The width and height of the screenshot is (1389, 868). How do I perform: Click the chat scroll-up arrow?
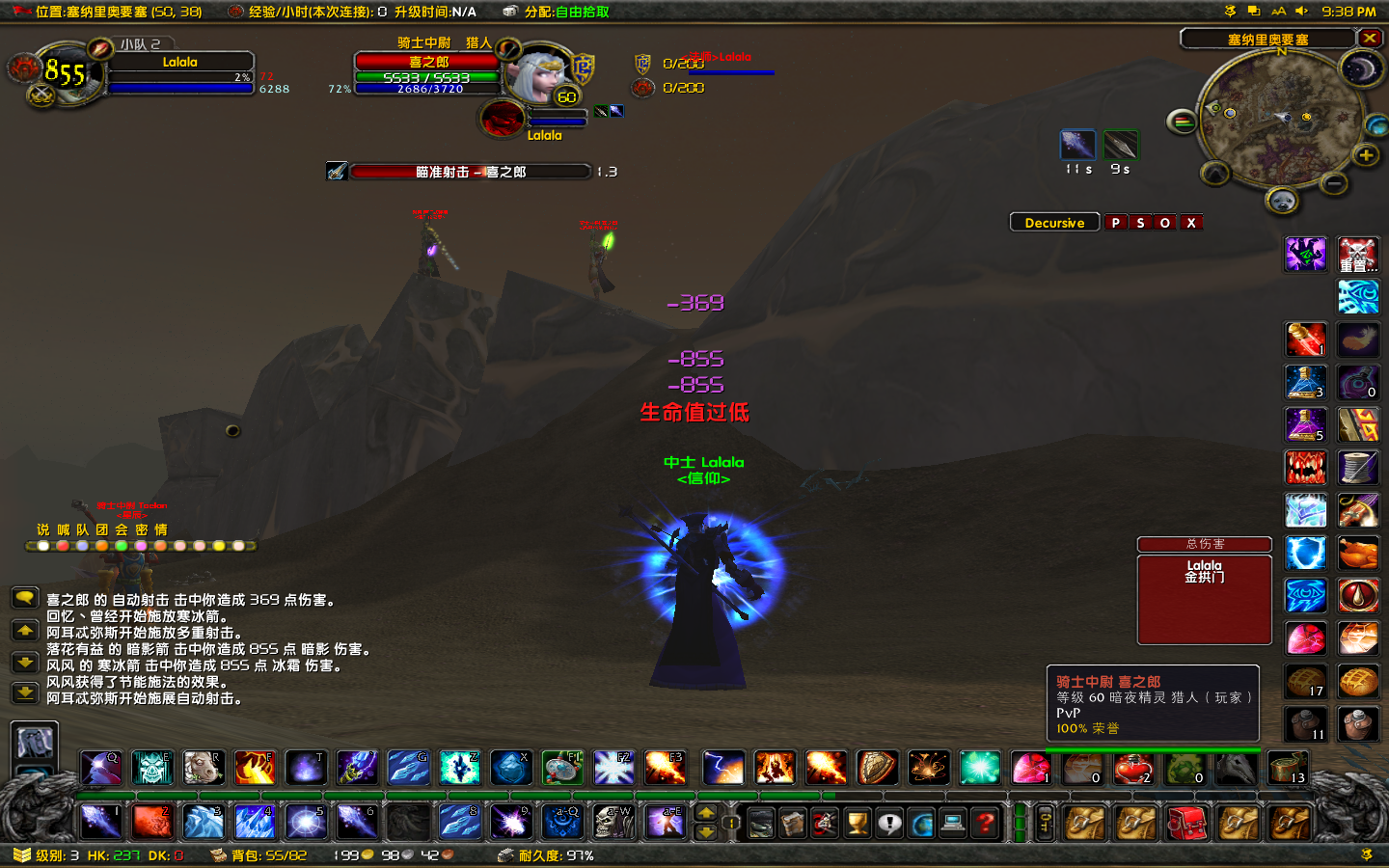pyautogui.click(x=24, y=631)
